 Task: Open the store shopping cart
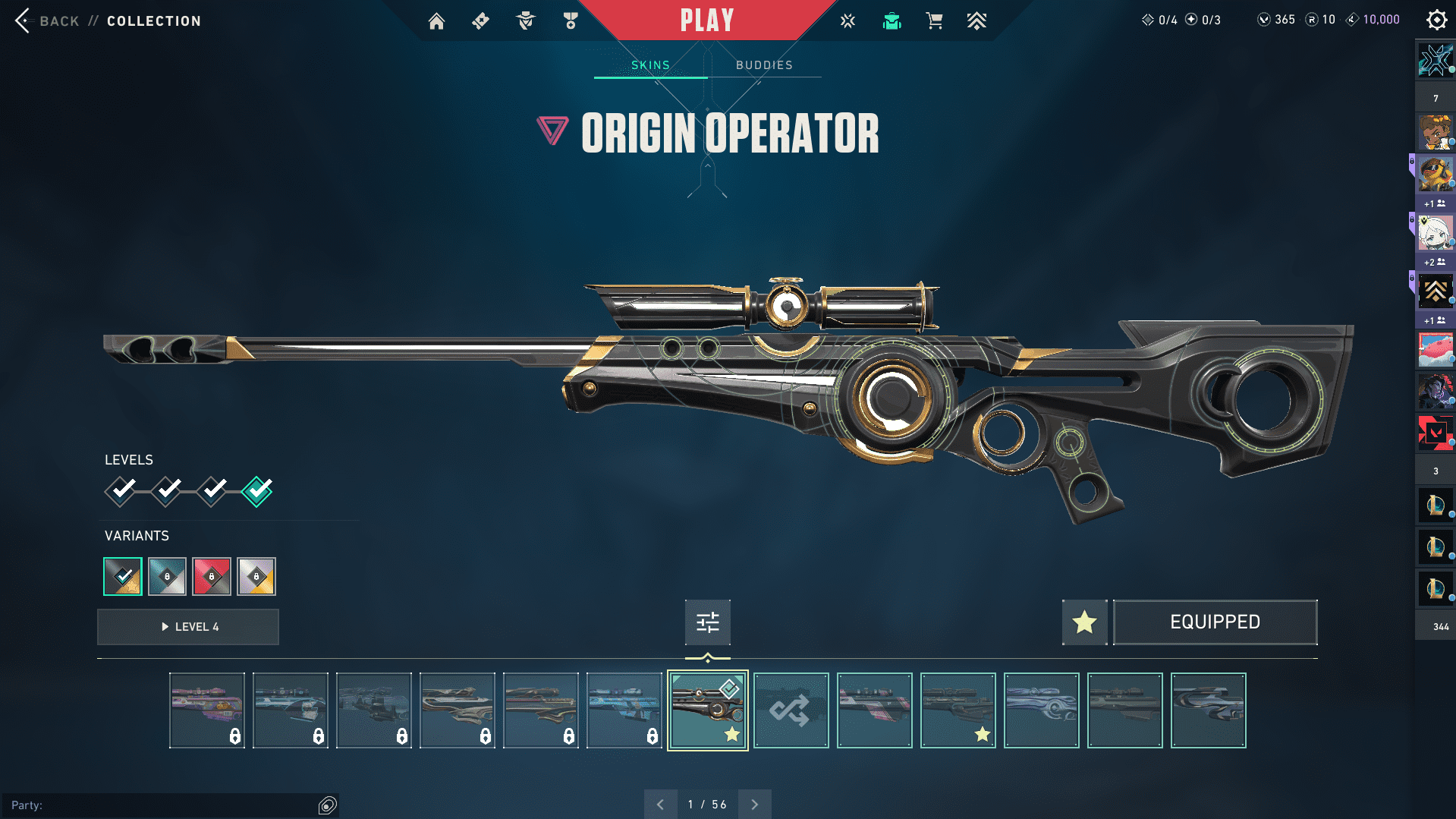click(934, 21)
